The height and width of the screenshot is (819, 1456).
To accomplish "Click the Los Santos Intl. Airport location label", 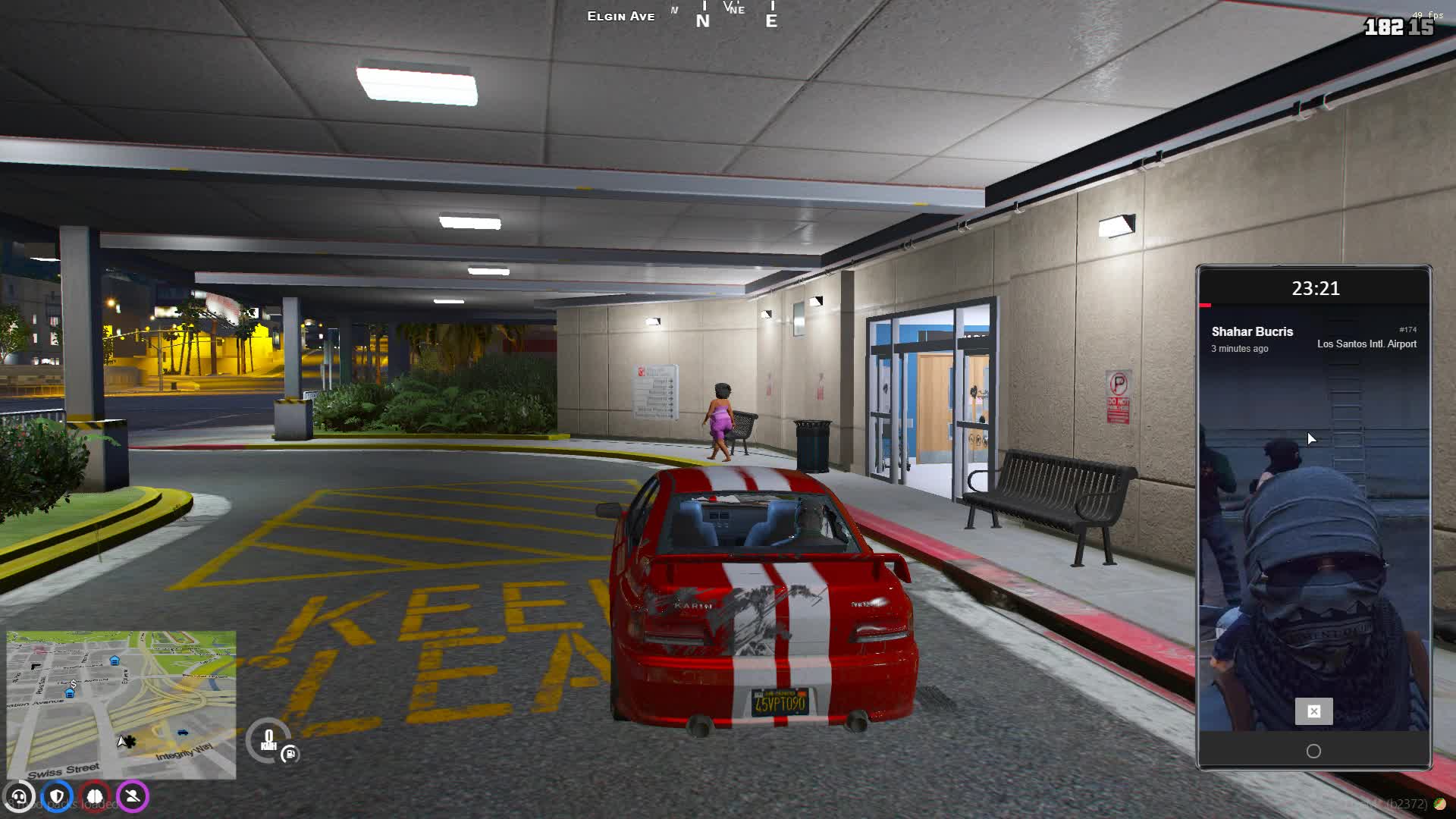I will tap(1367, 344).
